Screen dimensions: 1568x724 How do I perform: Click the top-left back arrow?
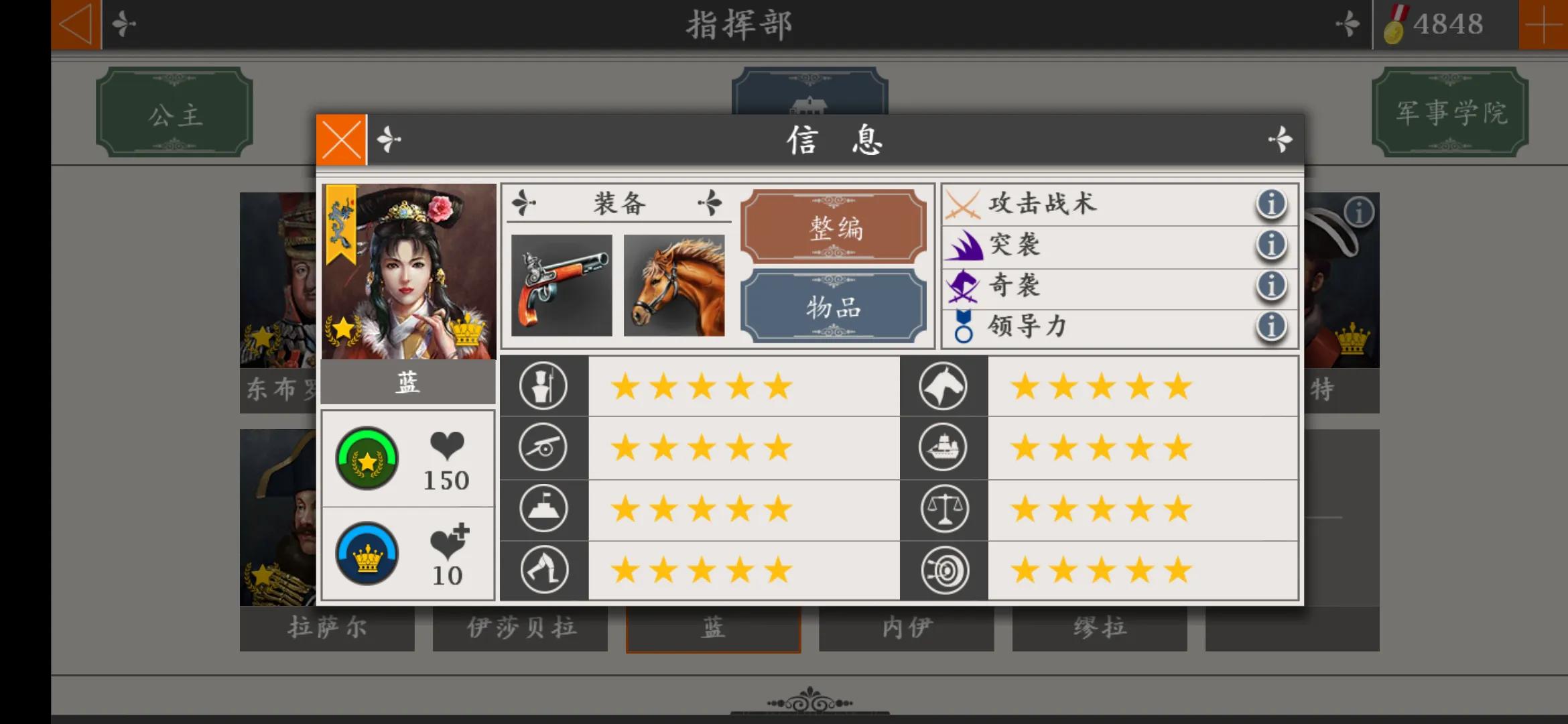click(76, 24)
